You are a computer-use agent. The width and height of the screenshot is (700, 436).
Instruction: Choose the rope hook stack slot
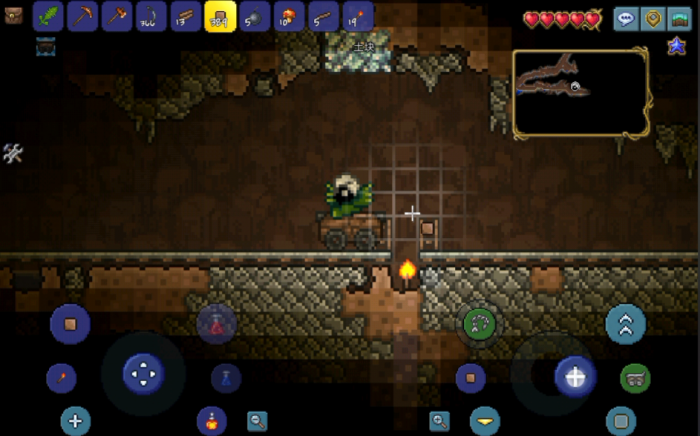(x=151, y=16)
